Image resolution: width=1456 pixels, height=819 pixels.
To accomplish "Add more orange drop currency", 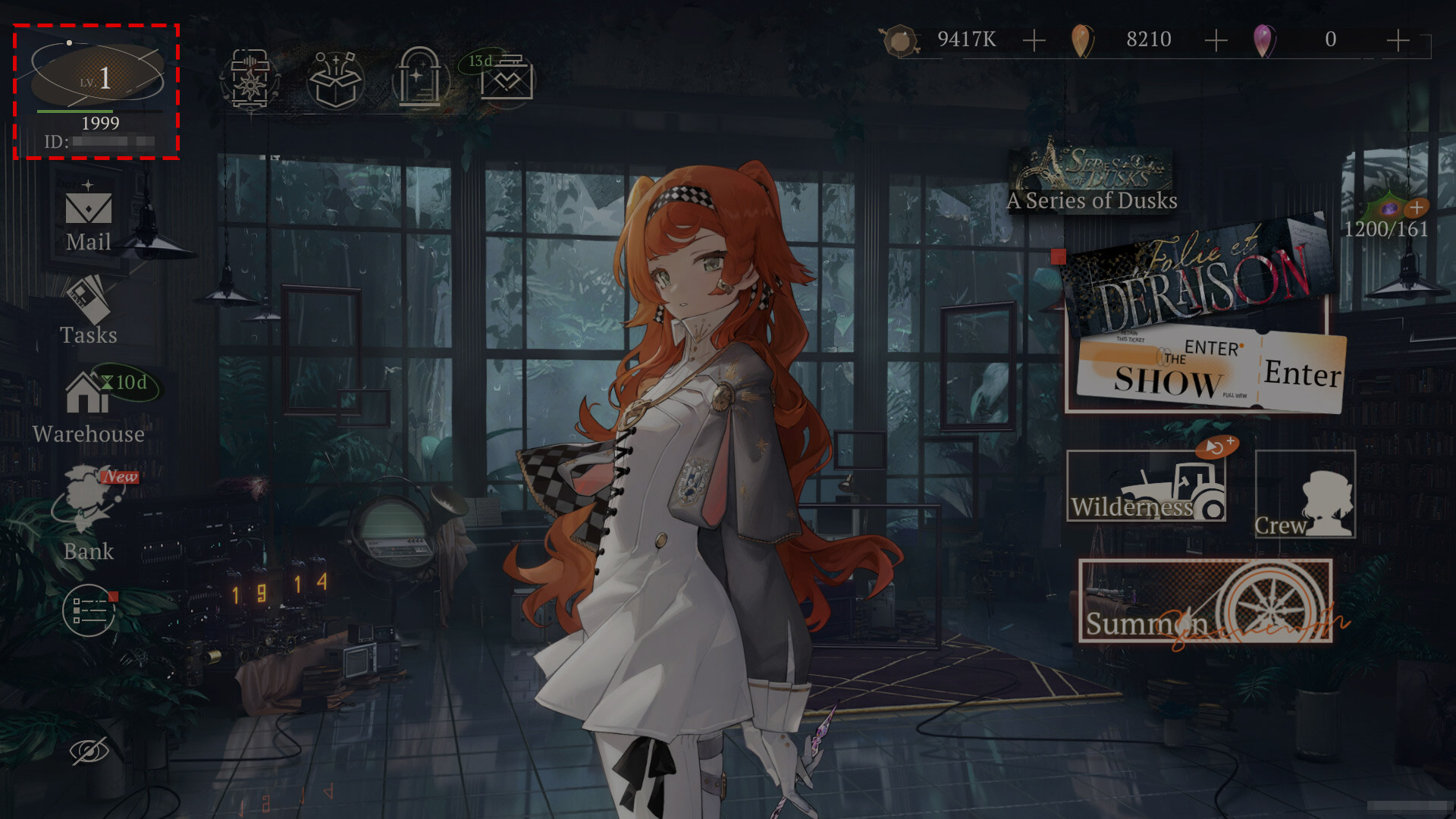I will tap(1216, 40).
